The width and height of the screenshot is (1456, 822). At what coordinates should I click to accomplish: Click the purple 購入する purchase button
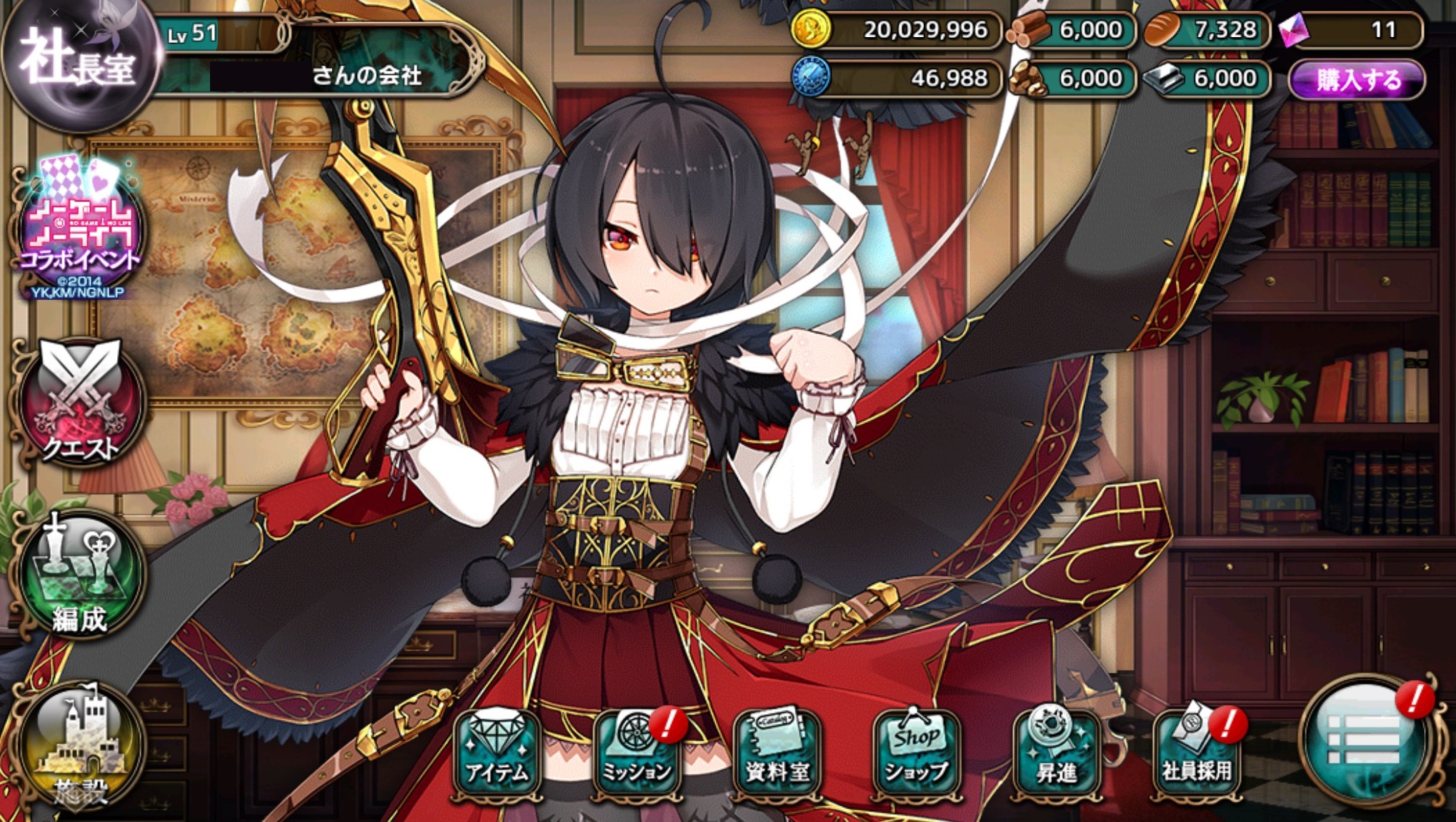click(x=1358, y=79)
